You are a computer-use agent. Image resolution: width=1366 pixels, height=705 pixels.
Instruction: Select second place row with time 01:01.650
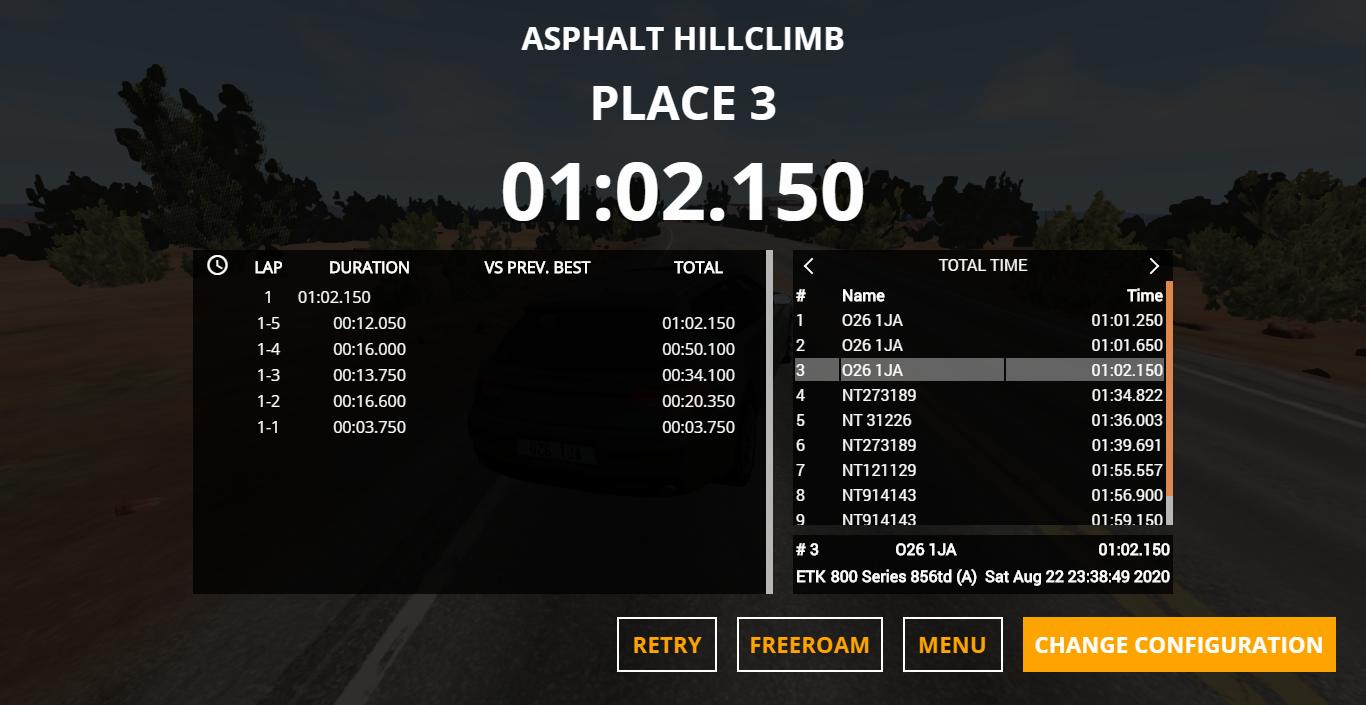point(980,345)
